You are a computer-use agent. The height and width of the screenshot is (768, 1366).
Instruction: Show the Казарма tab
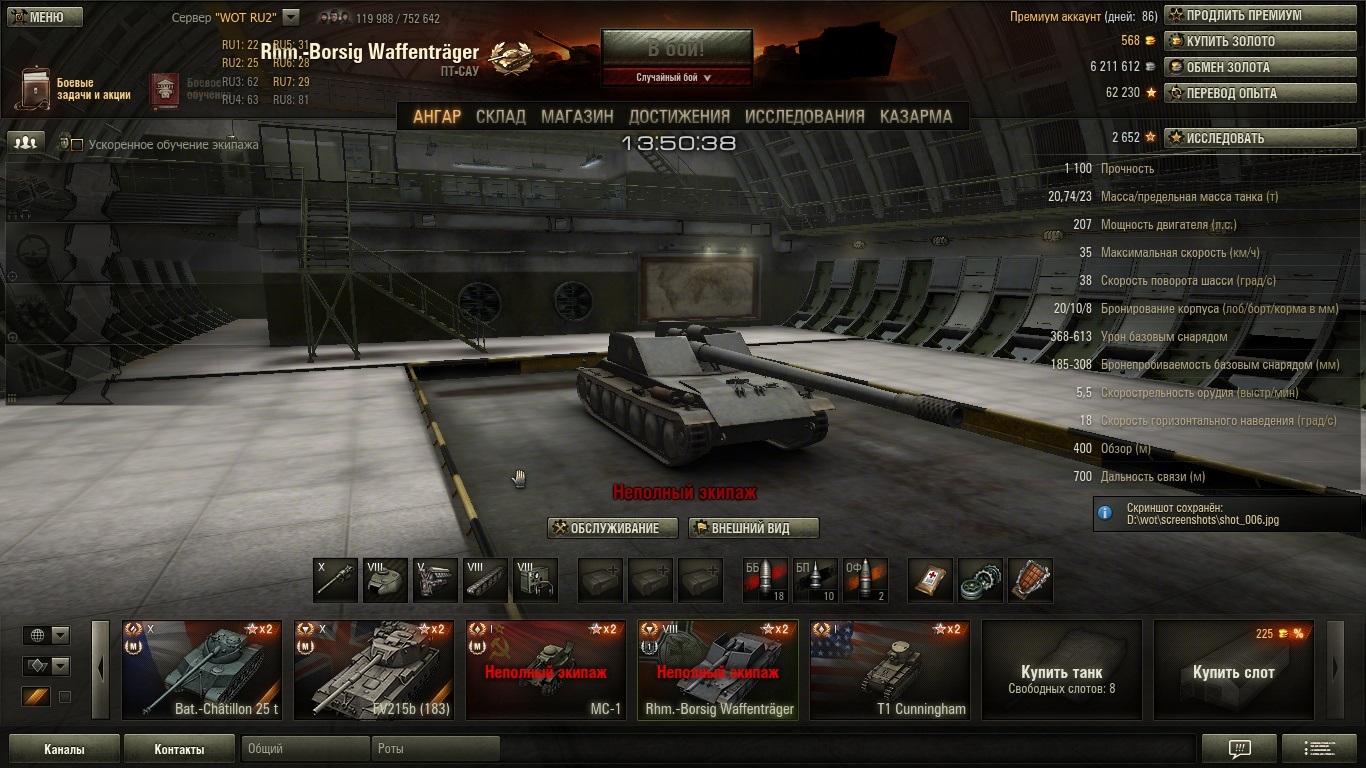[916, 116]
